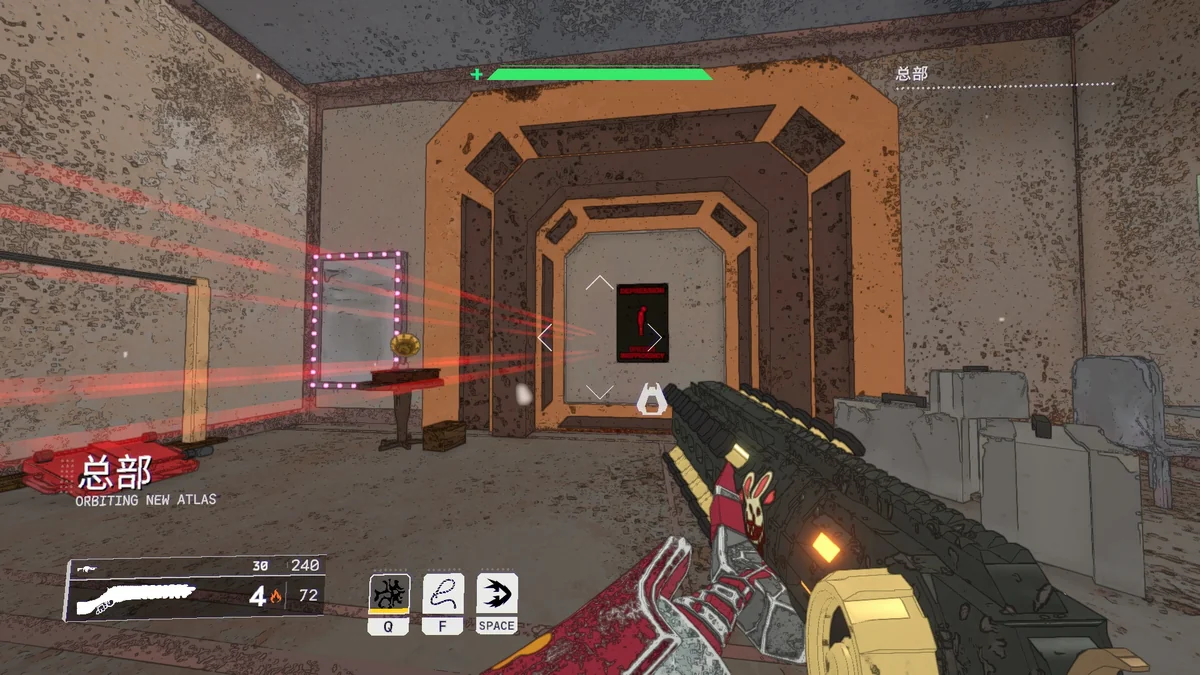Open the 总部 objective tracker
Screen dimensions: 1200x675
tap(911, 73)
